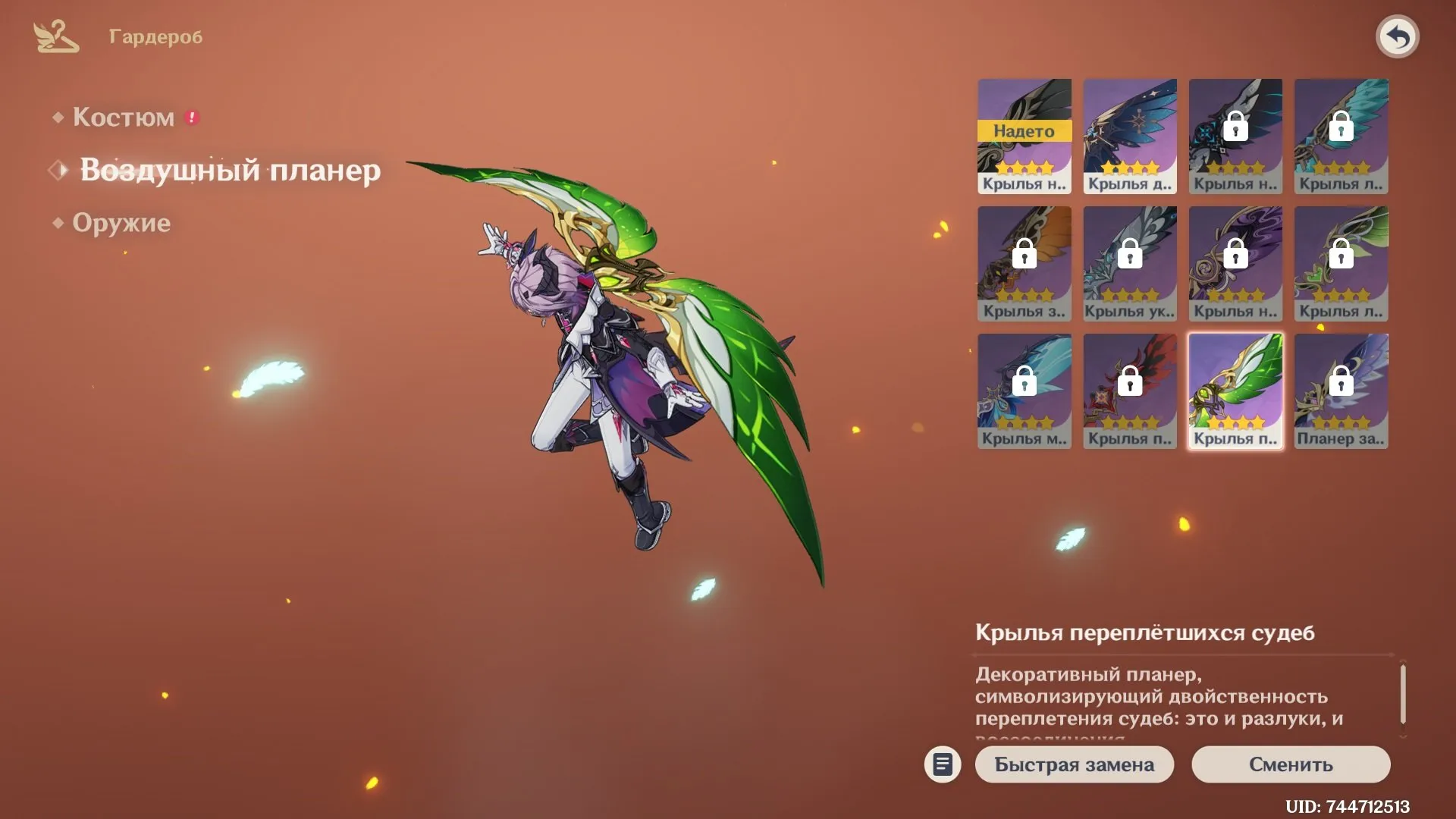Click the Быстрая замена button
Image resolution: width=1456 pixels, height=819 pixels.
tap(1074, 764)
